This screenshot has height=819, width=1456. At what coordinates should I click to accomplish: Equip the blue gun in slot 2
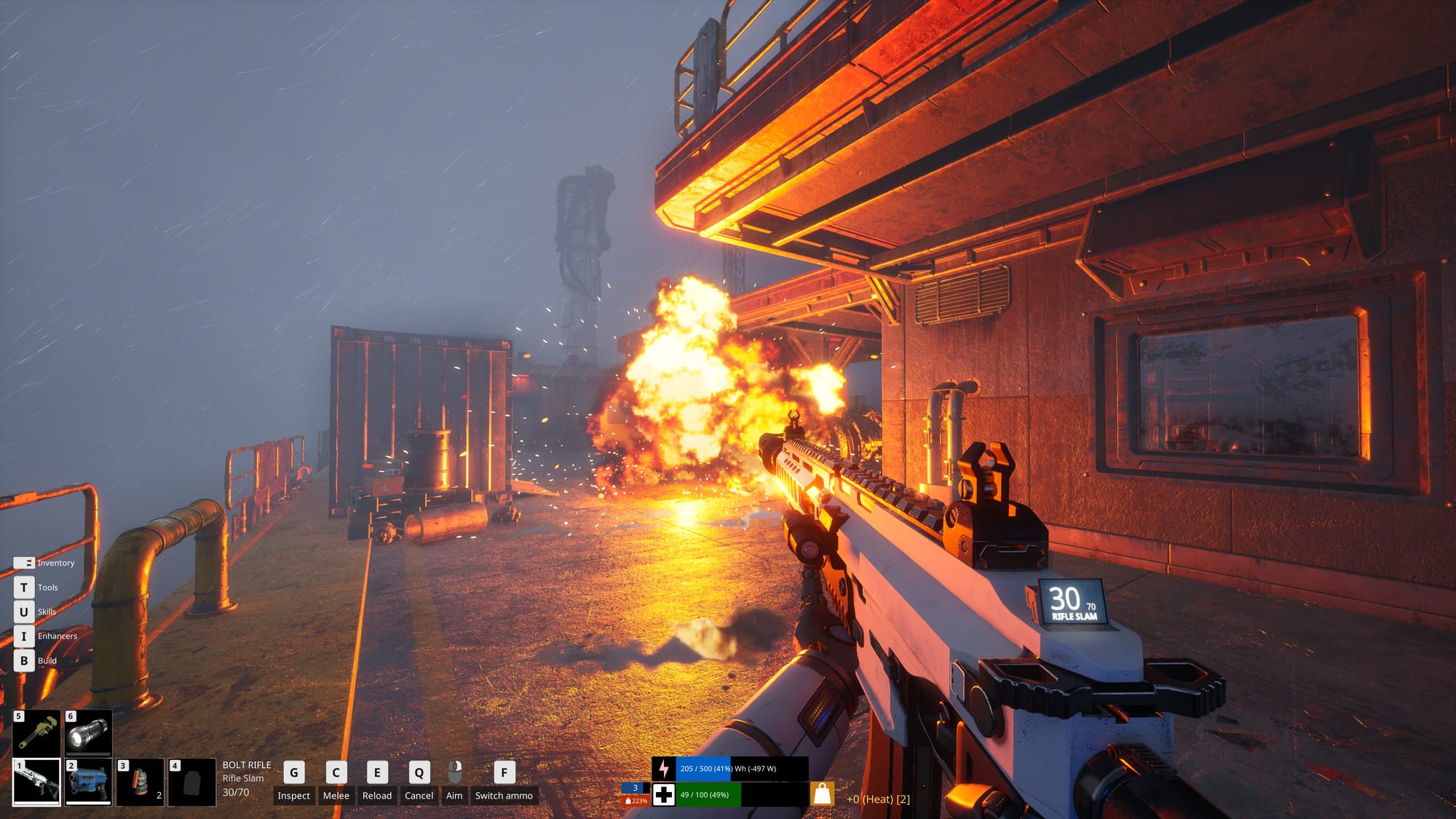[x=88, y=782]
